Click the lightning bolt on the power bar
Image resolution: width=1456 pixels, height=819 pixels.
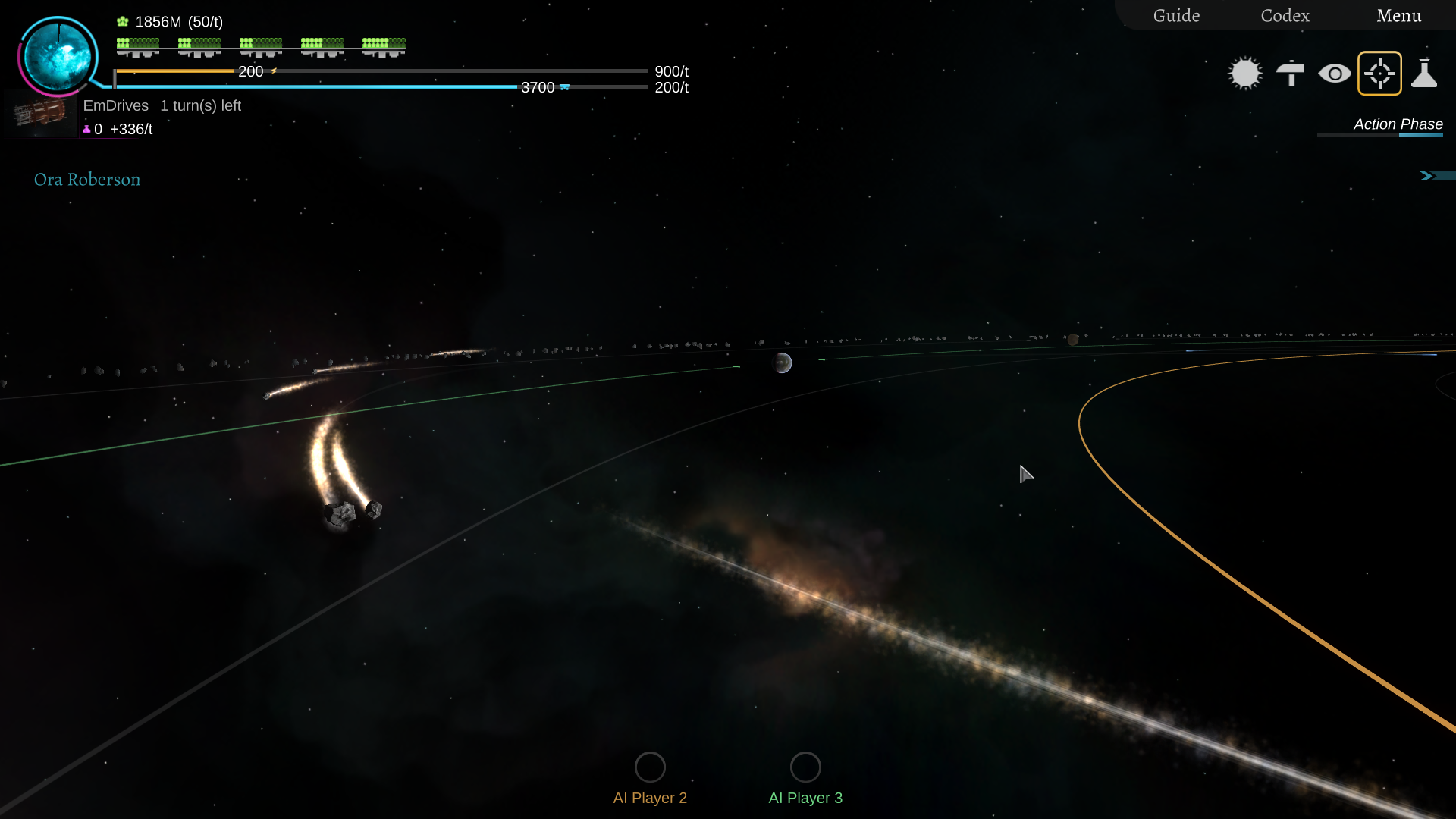point(272,71)
